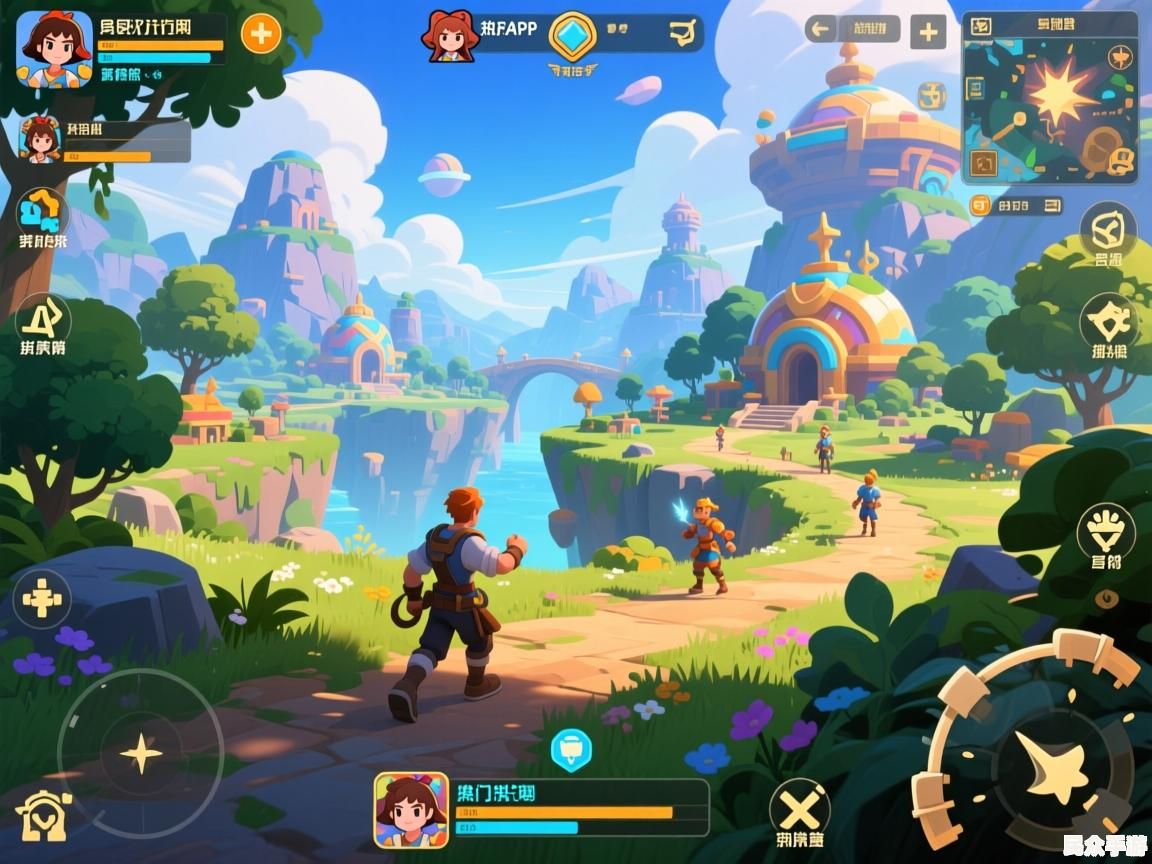Open the house shield icon
The width and height of the screenshot is (1152, 864).
(43, 815)
